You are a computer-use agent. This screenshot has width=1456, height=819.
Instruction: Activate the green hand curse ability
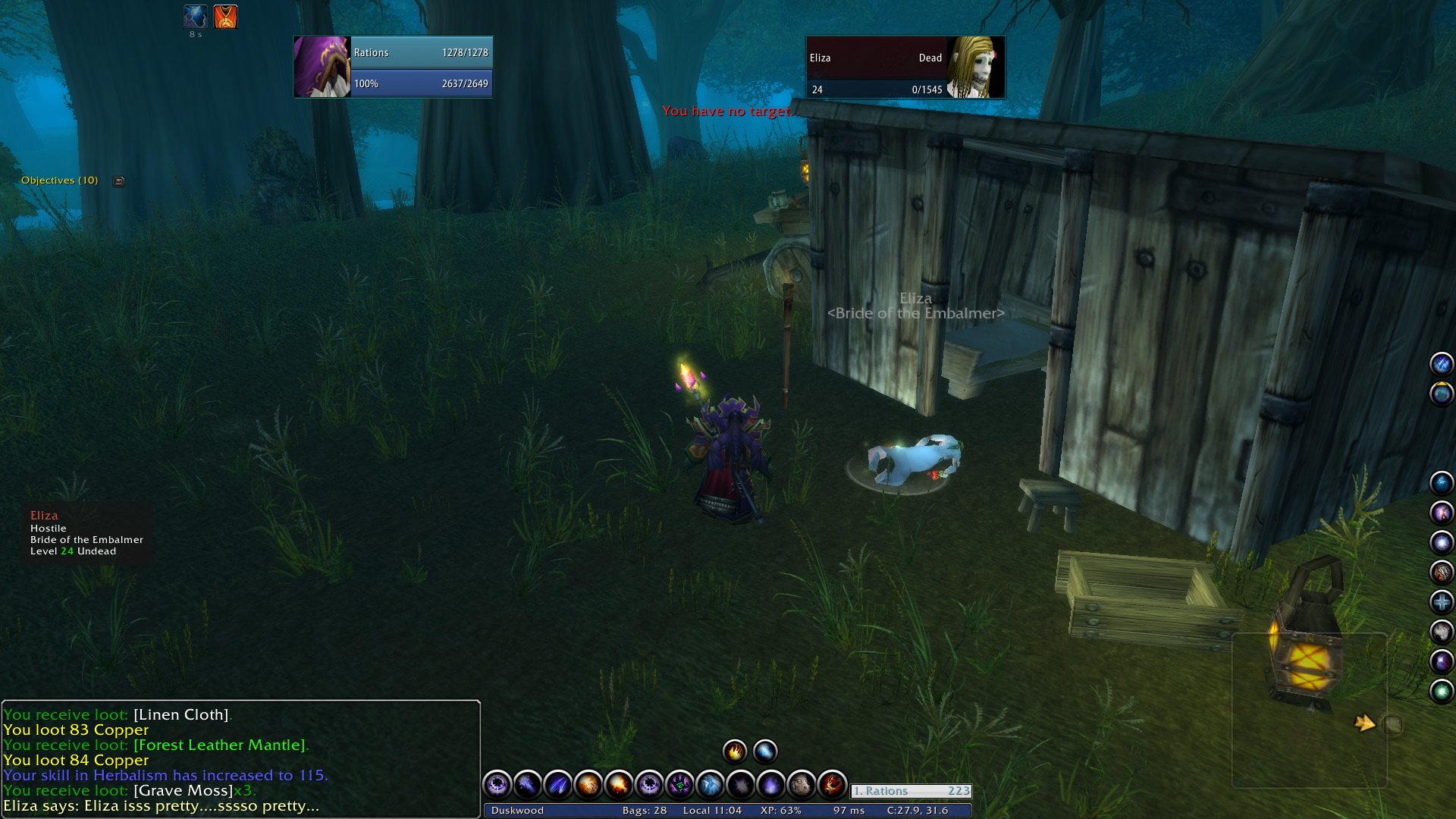pos(679,784)
